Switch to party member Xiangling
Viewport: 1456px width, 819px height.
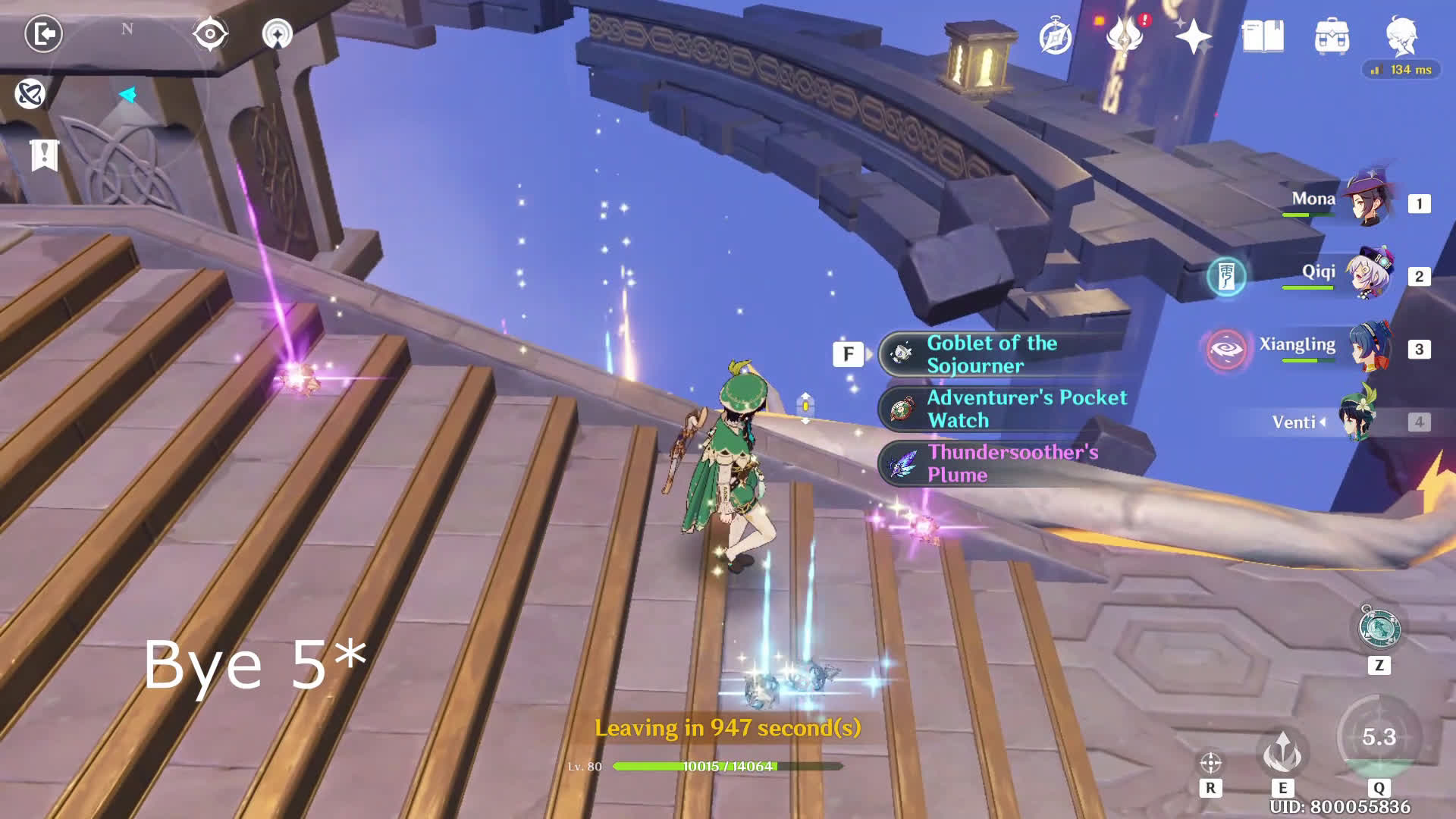1367,347
